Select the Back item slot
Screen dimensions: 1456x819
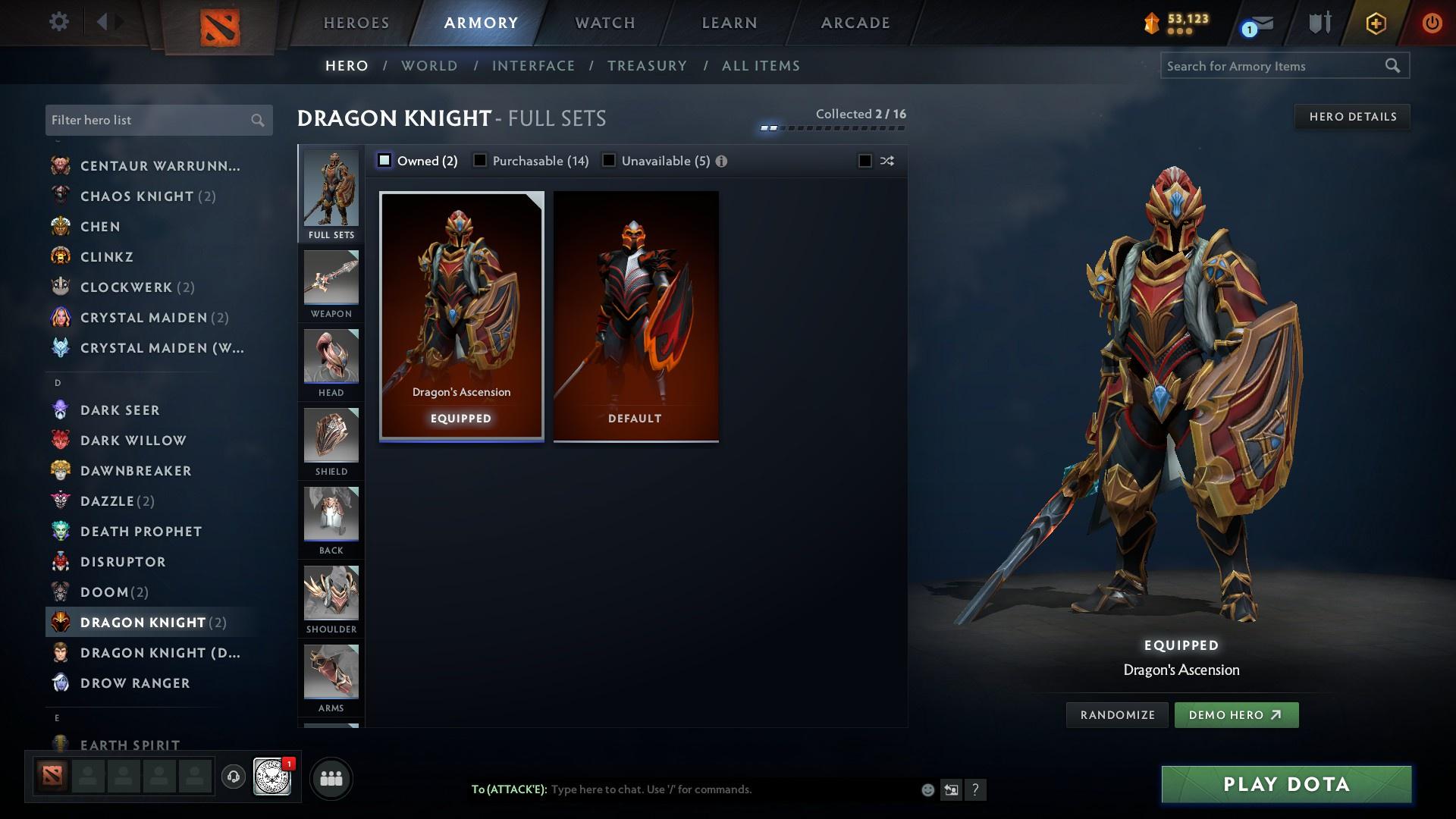[331, 516]
